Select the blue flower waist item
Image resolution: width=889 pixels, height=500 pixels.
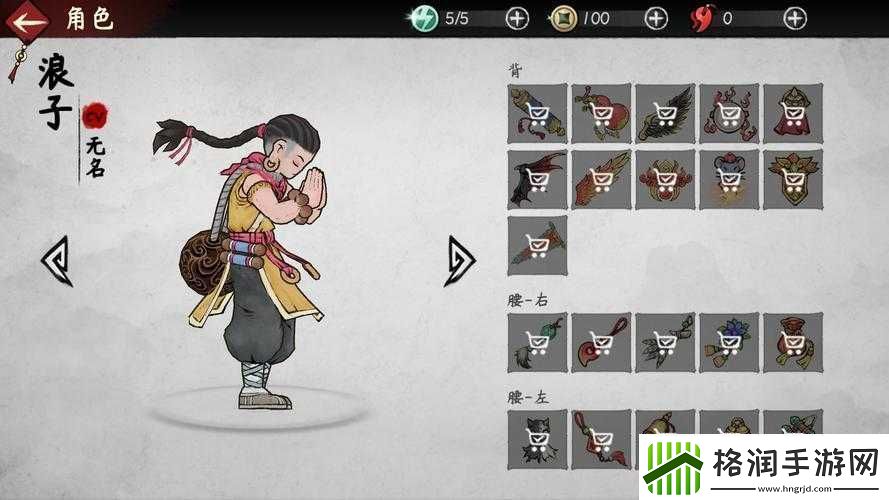[x=729, y=343]
